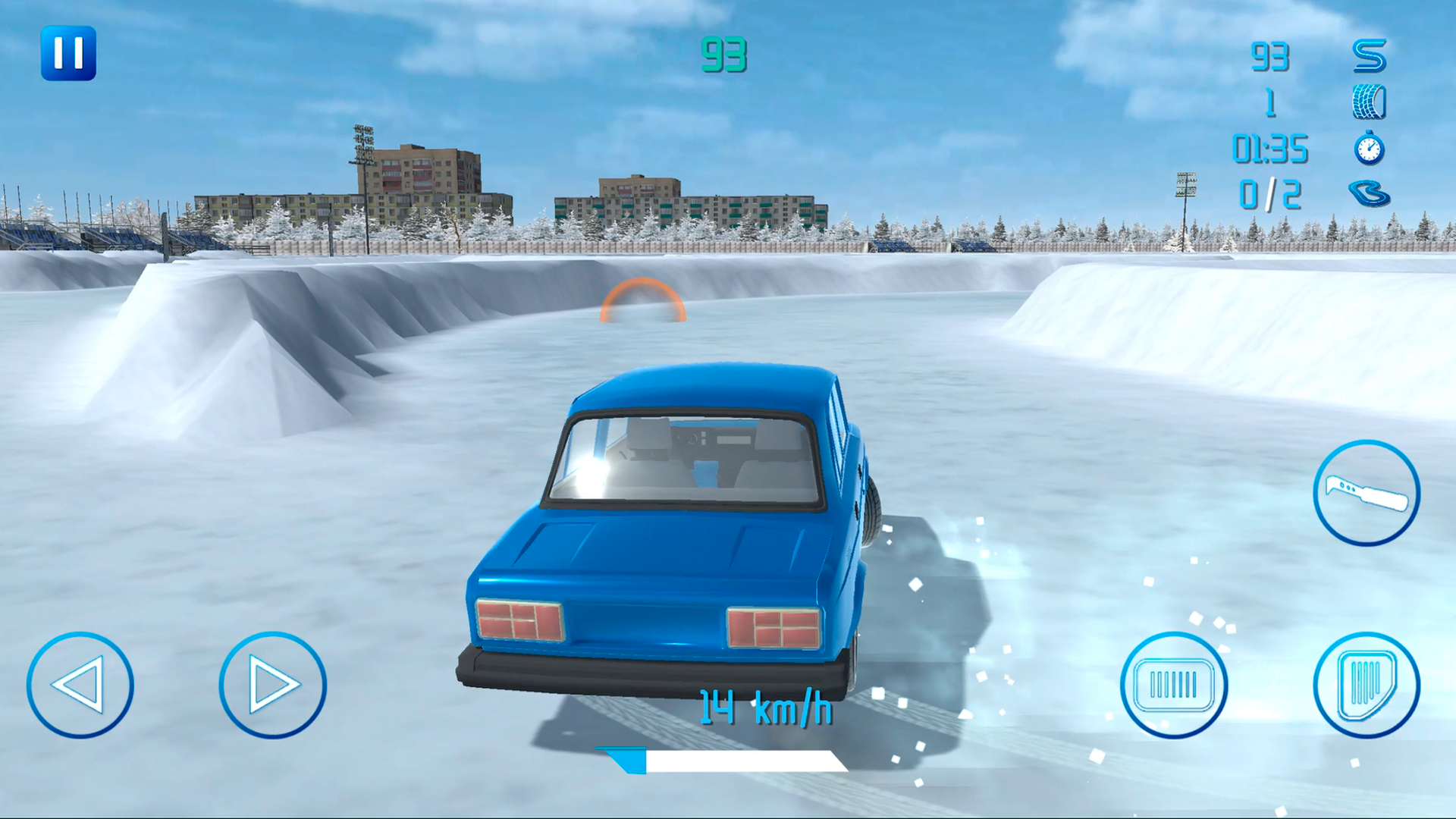Tap the left steering arrow
Viewport: 1456px width, 819px height.
tap(81, 685)
